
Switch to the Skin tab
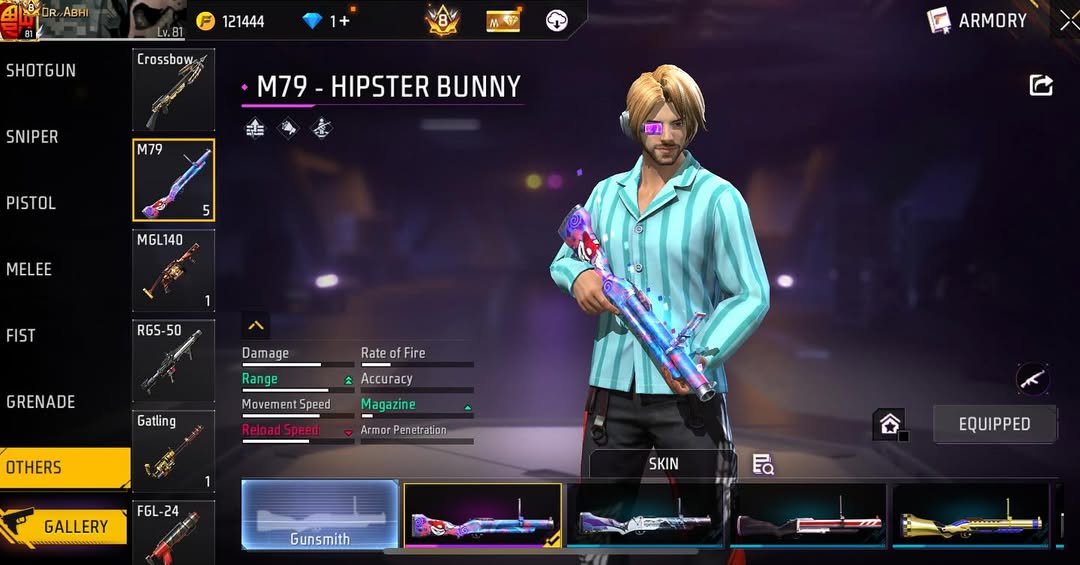click(663, 464)
